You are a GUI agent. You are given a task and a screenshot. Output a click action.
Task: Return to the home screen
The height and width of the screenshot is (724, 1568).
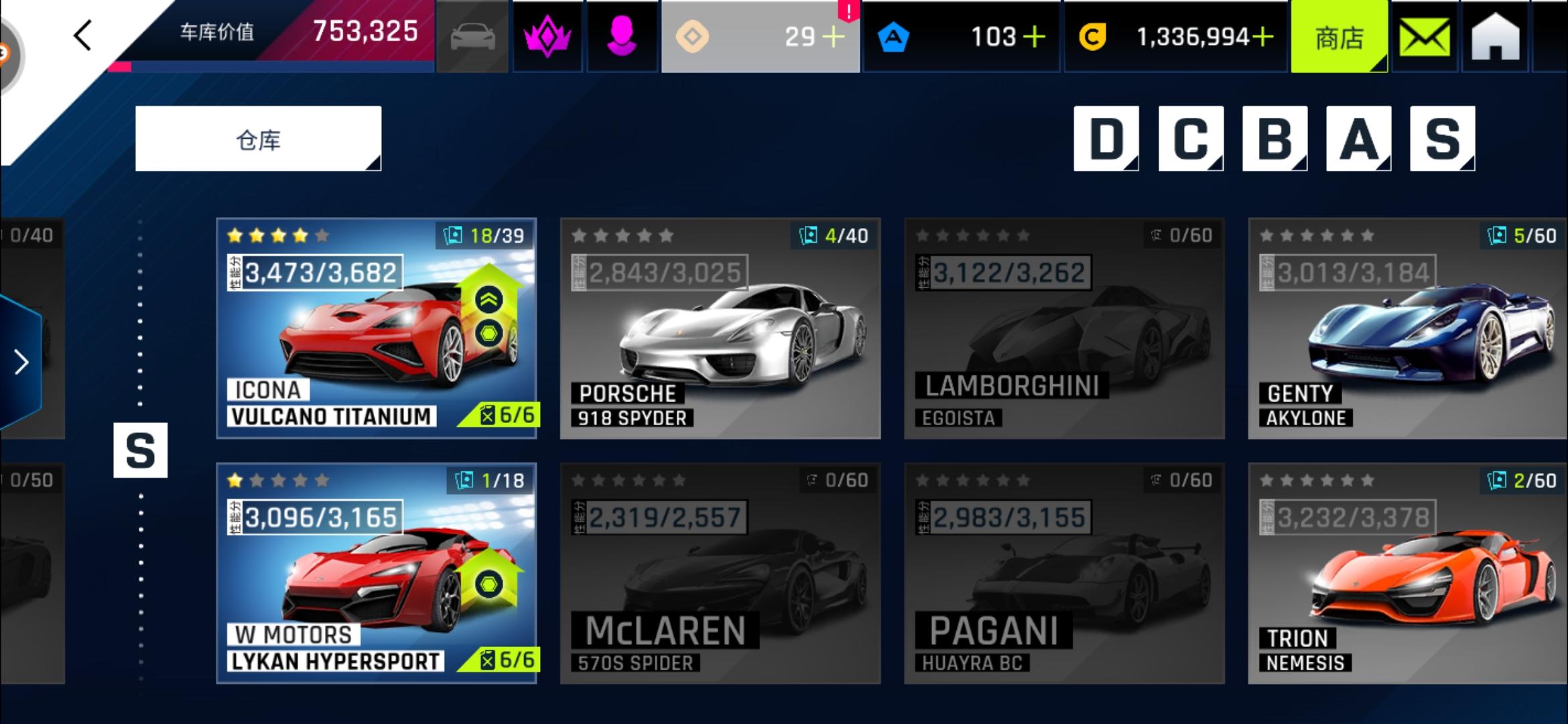pyautogui.click(x=1495, y=38)
